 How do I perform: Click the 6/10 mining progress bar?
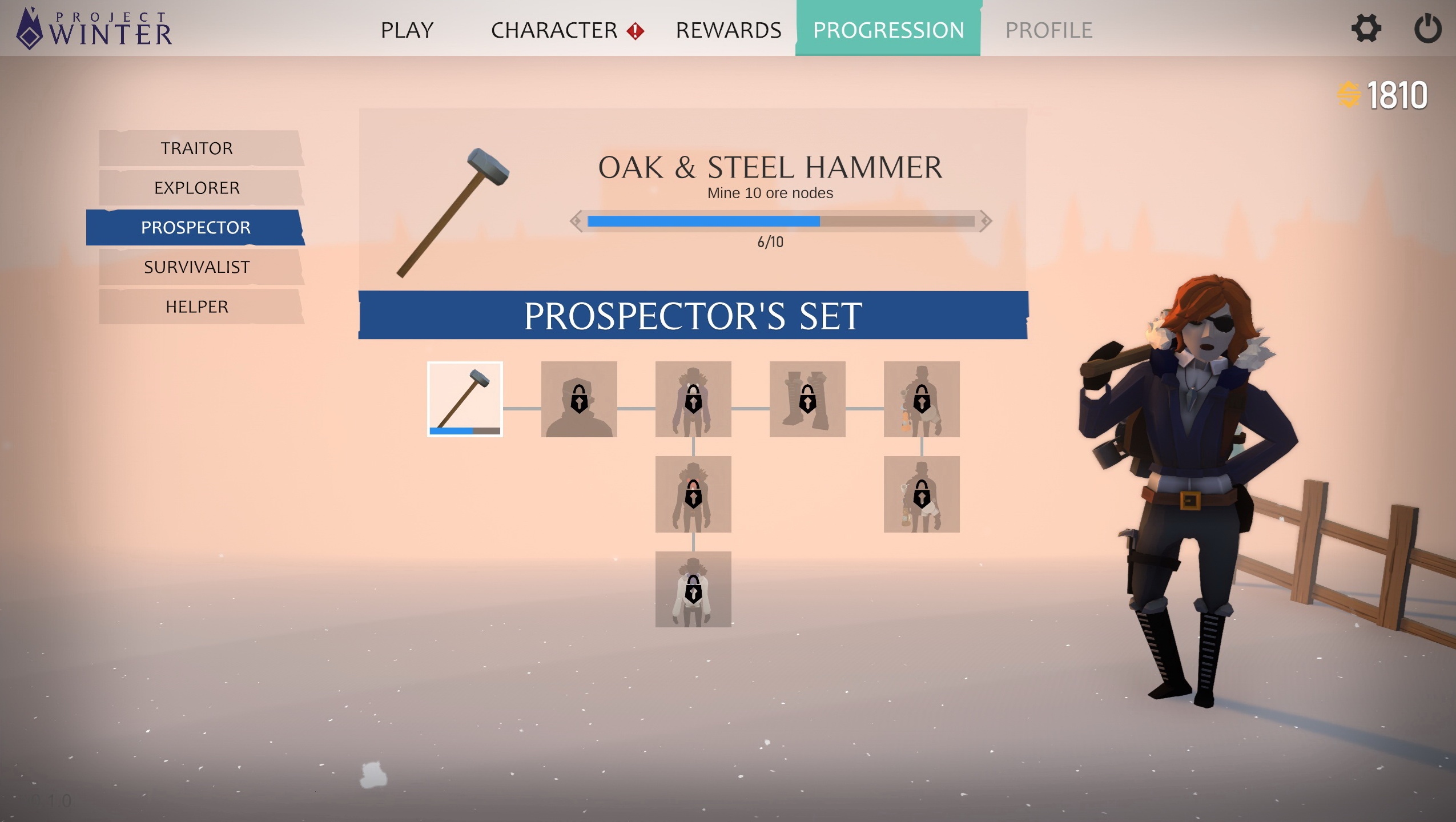click(x=781, y=223)
